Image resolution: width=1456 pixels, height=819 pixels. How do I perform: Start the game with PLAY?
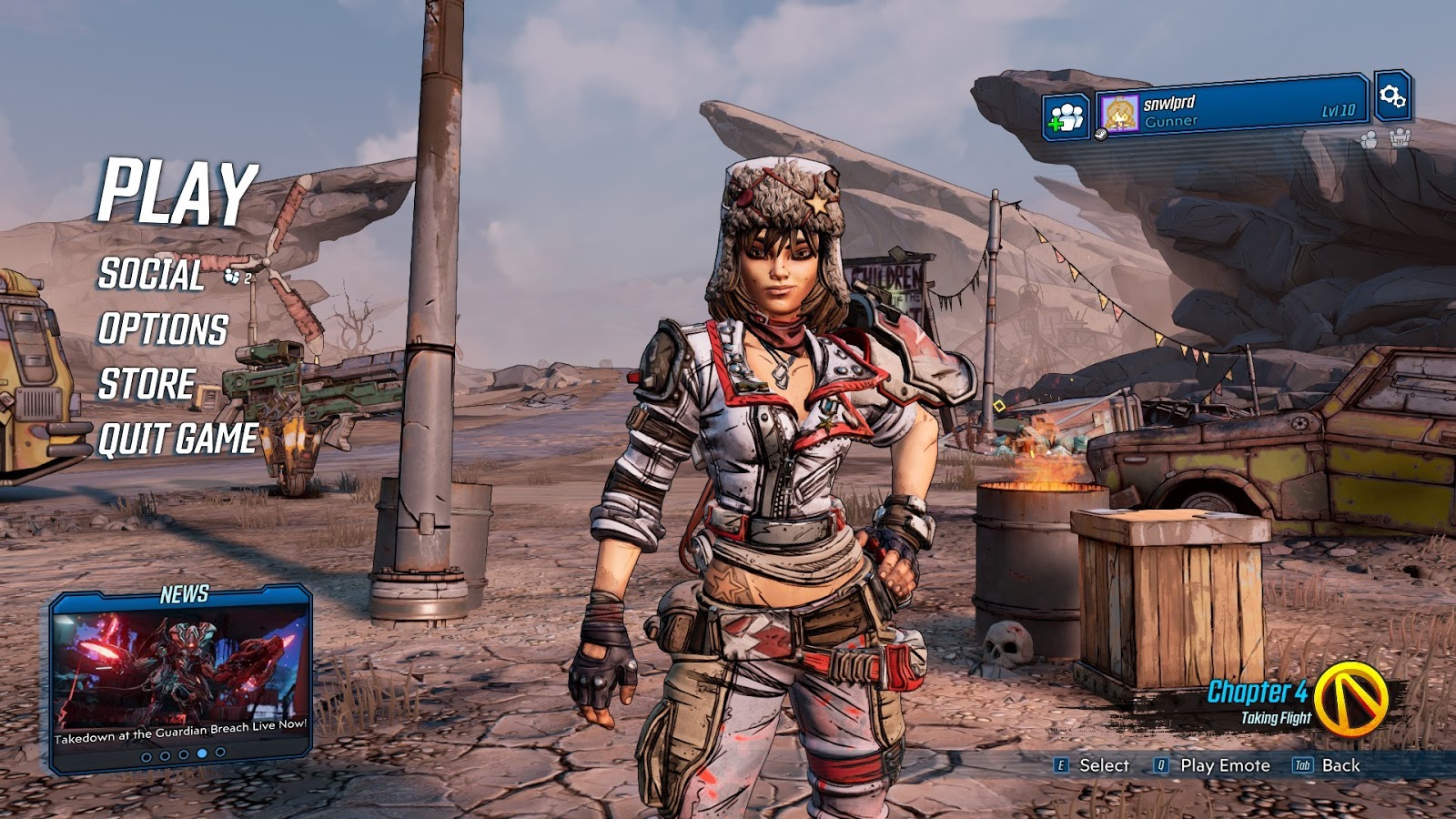click(177, 191)
